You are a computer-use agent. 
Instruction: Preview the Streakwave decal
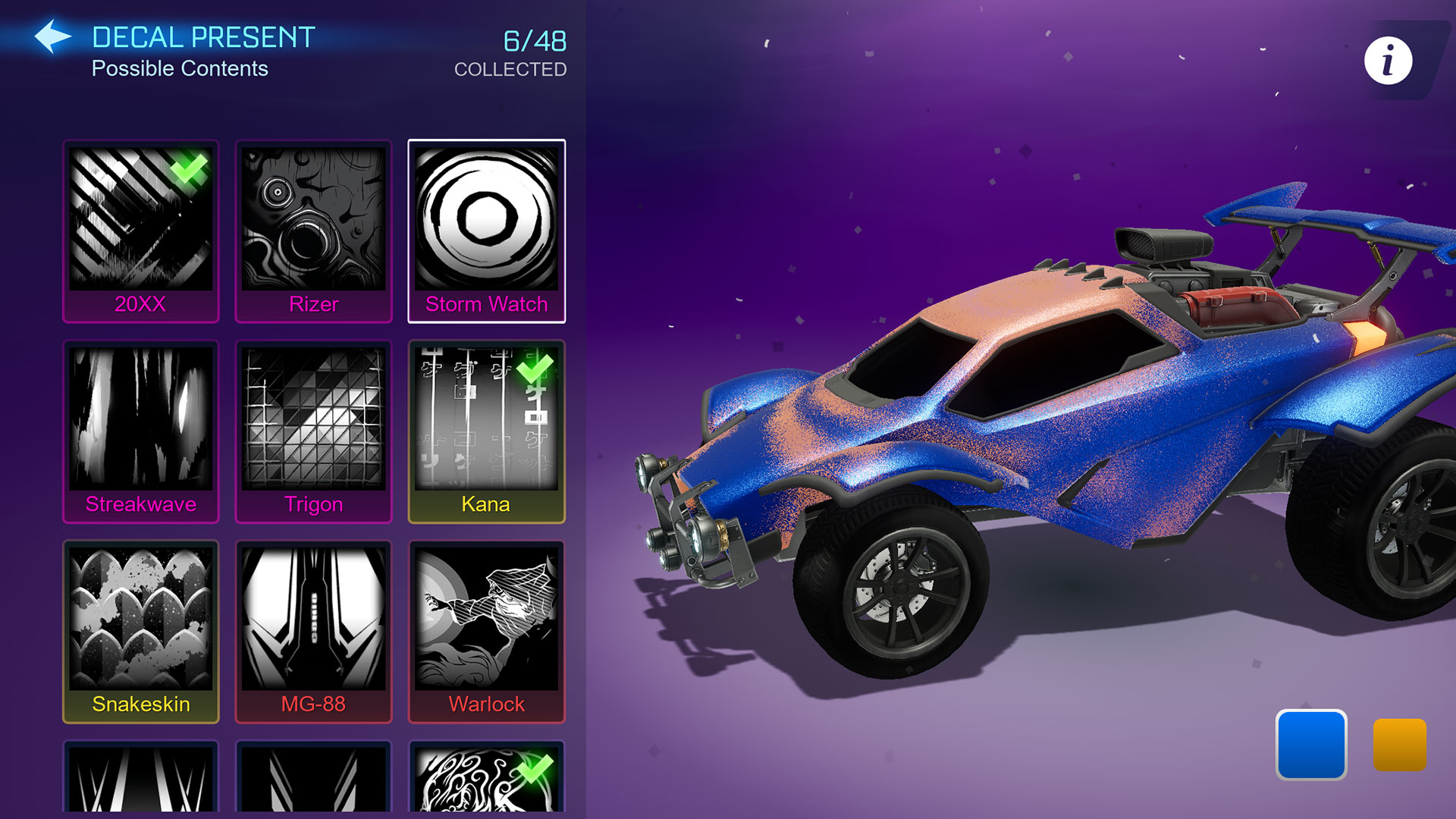(141, 431)
